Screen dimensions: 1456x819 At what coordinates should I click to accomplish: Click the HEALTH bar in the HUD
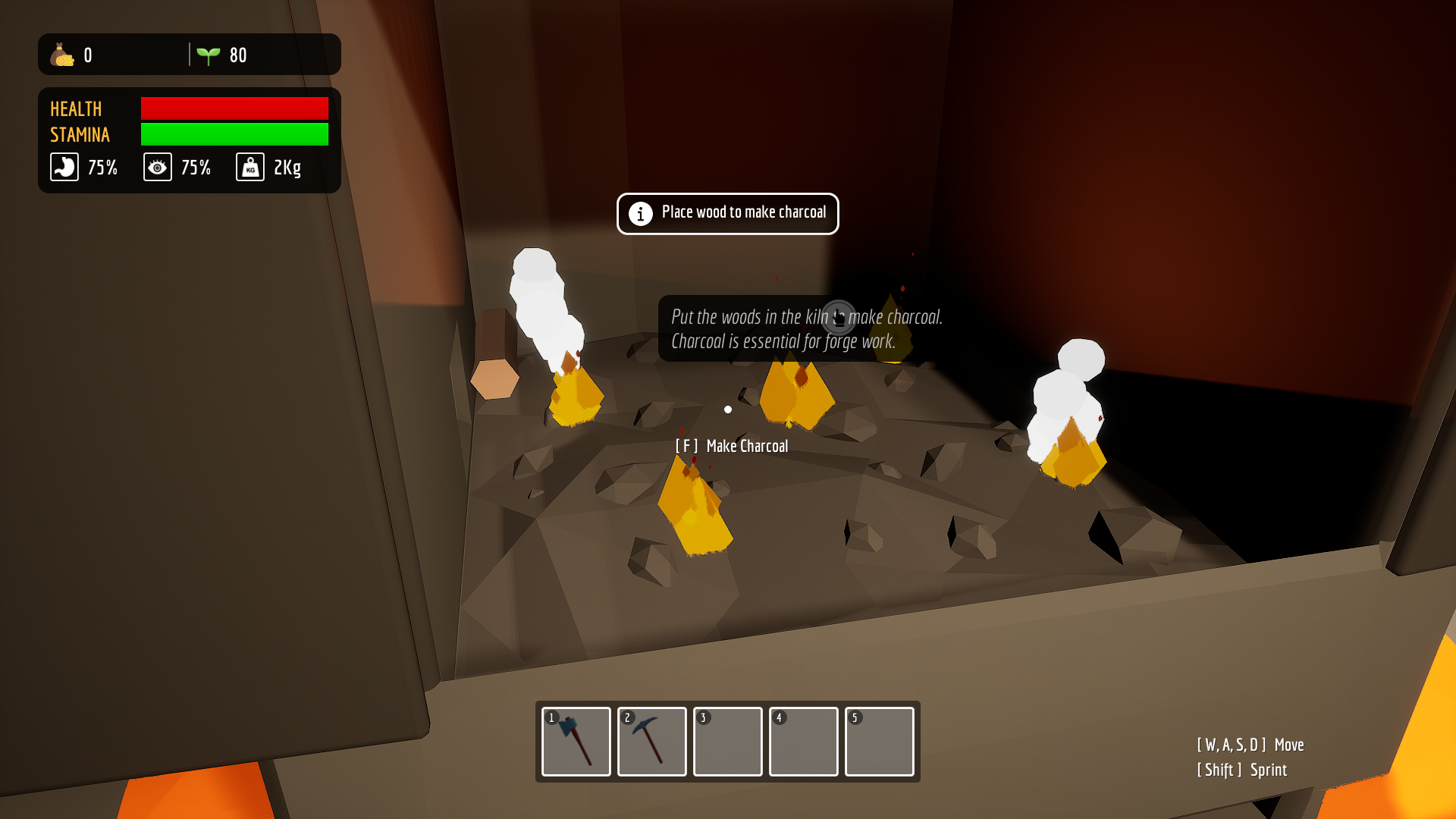point(234,108)
